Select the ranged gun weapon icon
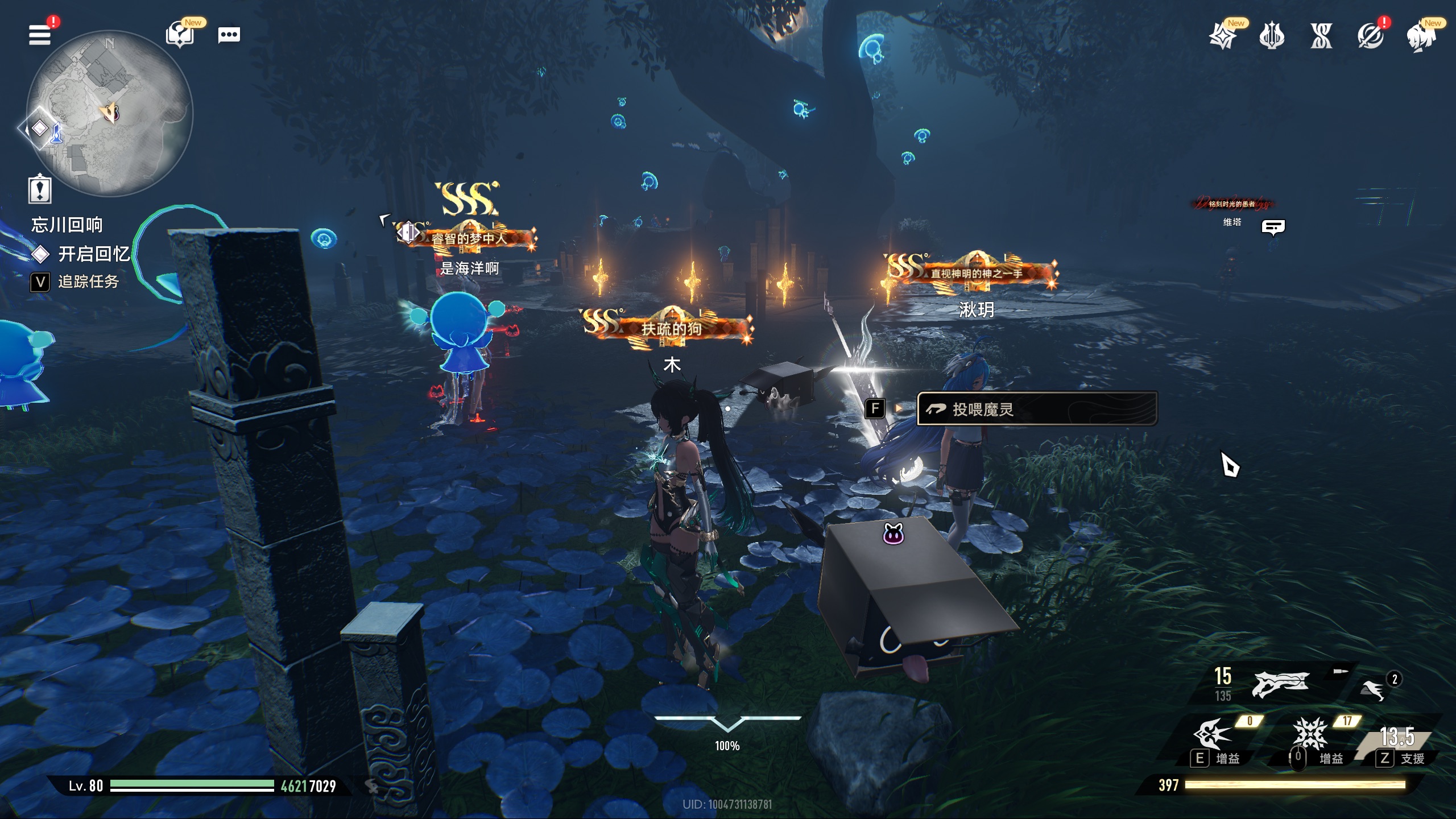Screen dimensions: 1456x819 [1280, 684]
